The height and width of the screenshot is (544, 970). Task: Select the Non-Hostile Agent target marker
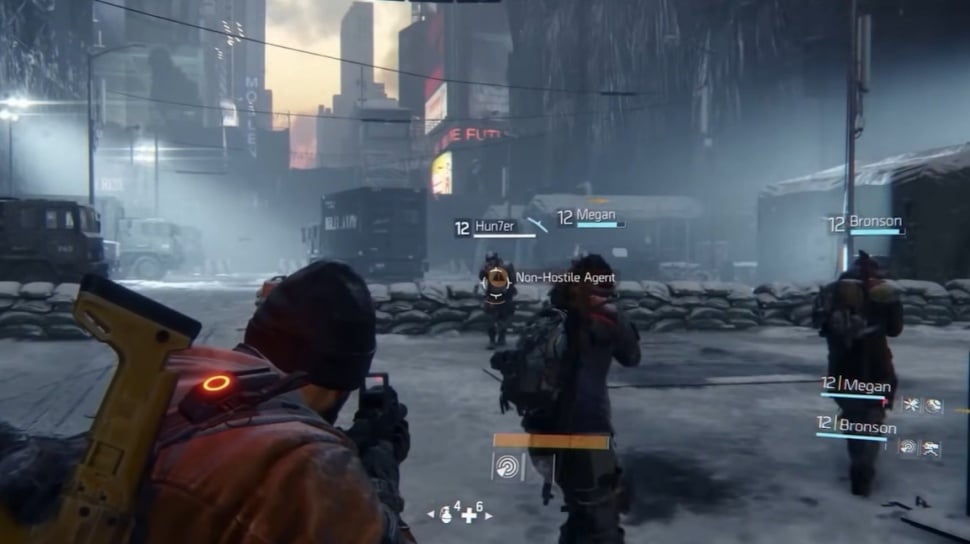tap(496, 277)
